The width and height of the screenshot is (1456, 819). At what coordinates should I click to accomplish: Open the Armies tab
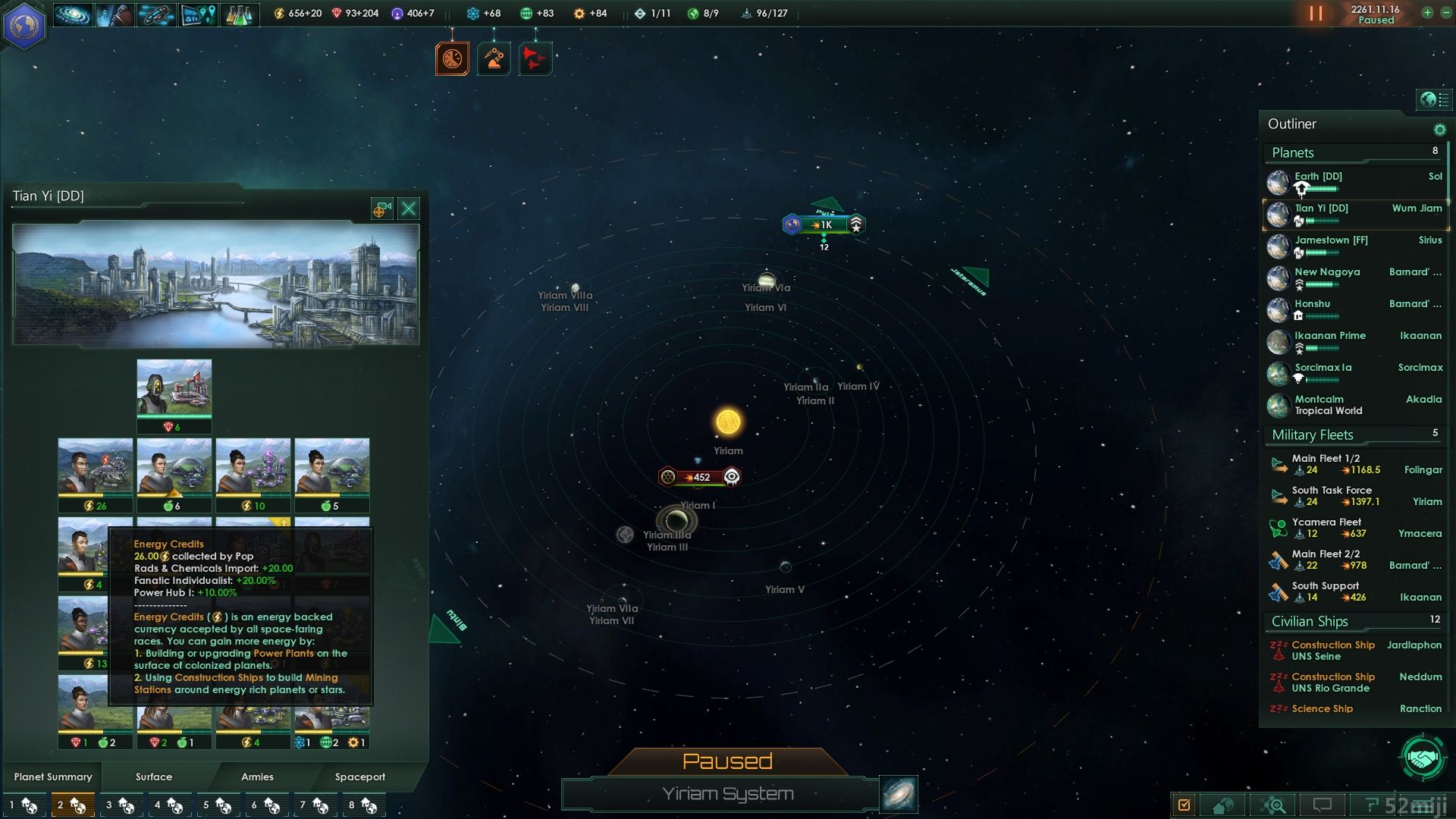click(257, 777)
